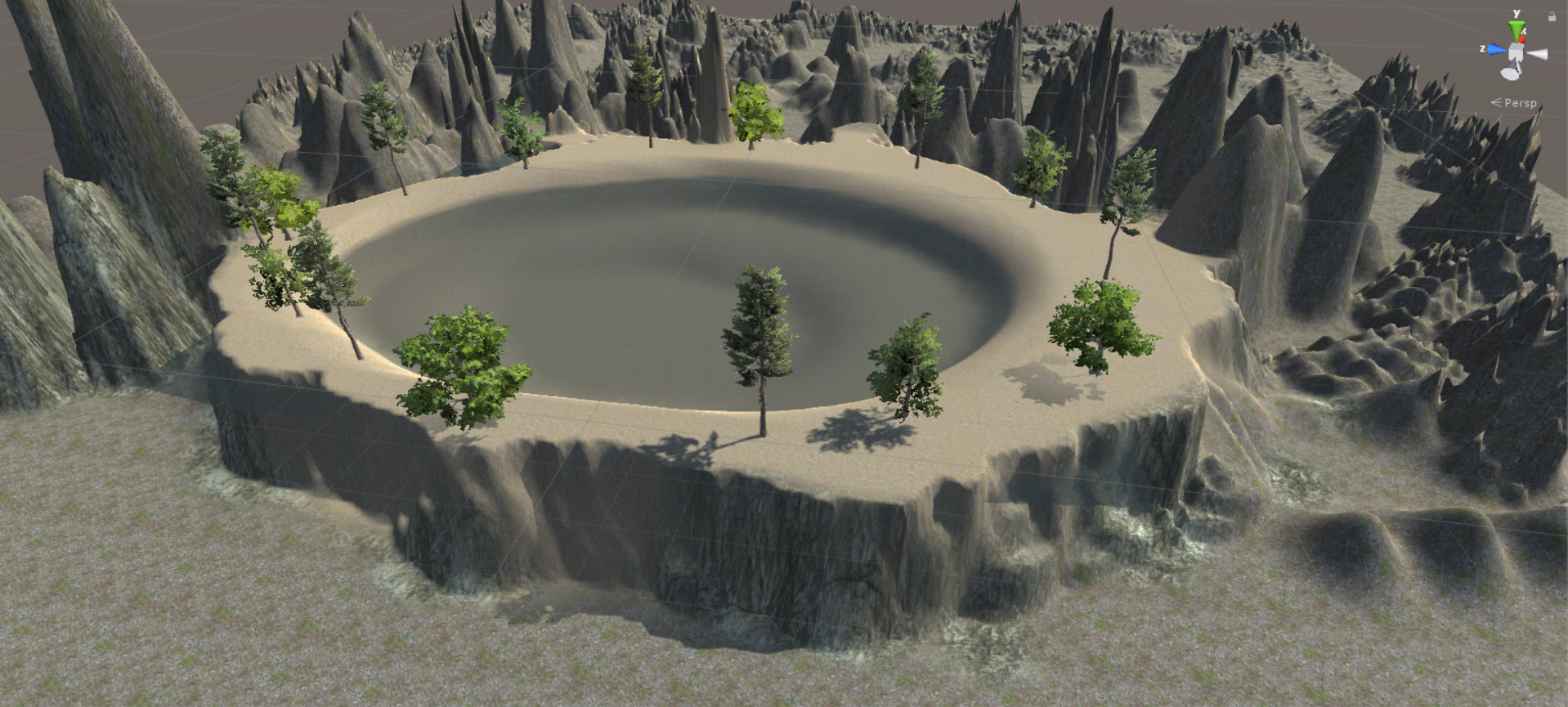Click Persp to toggle orthographic projection
1568x707 pixels.
(1521, 103)
